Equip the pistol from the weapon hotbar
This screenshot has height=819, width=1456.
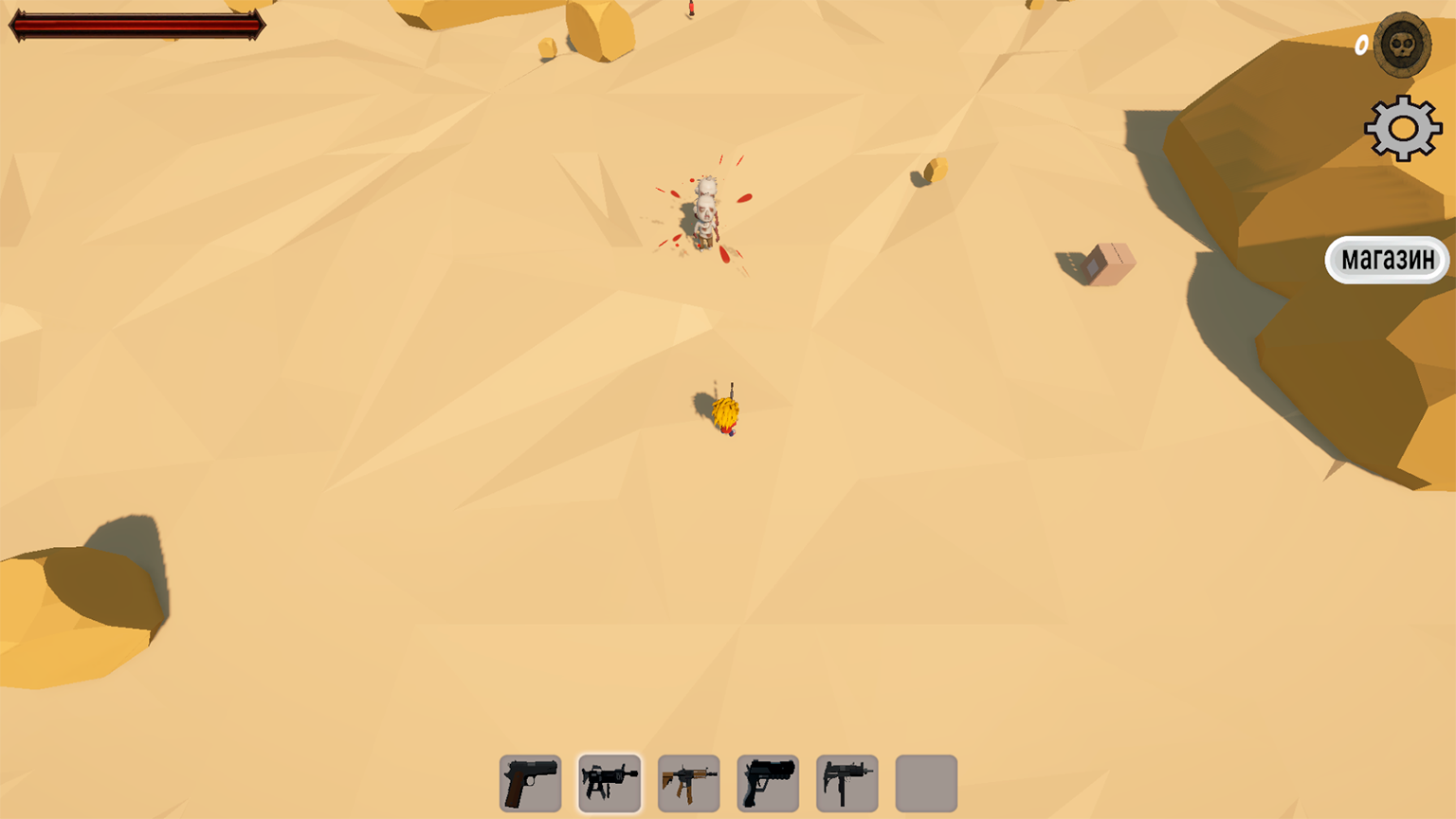click(530, 783)
